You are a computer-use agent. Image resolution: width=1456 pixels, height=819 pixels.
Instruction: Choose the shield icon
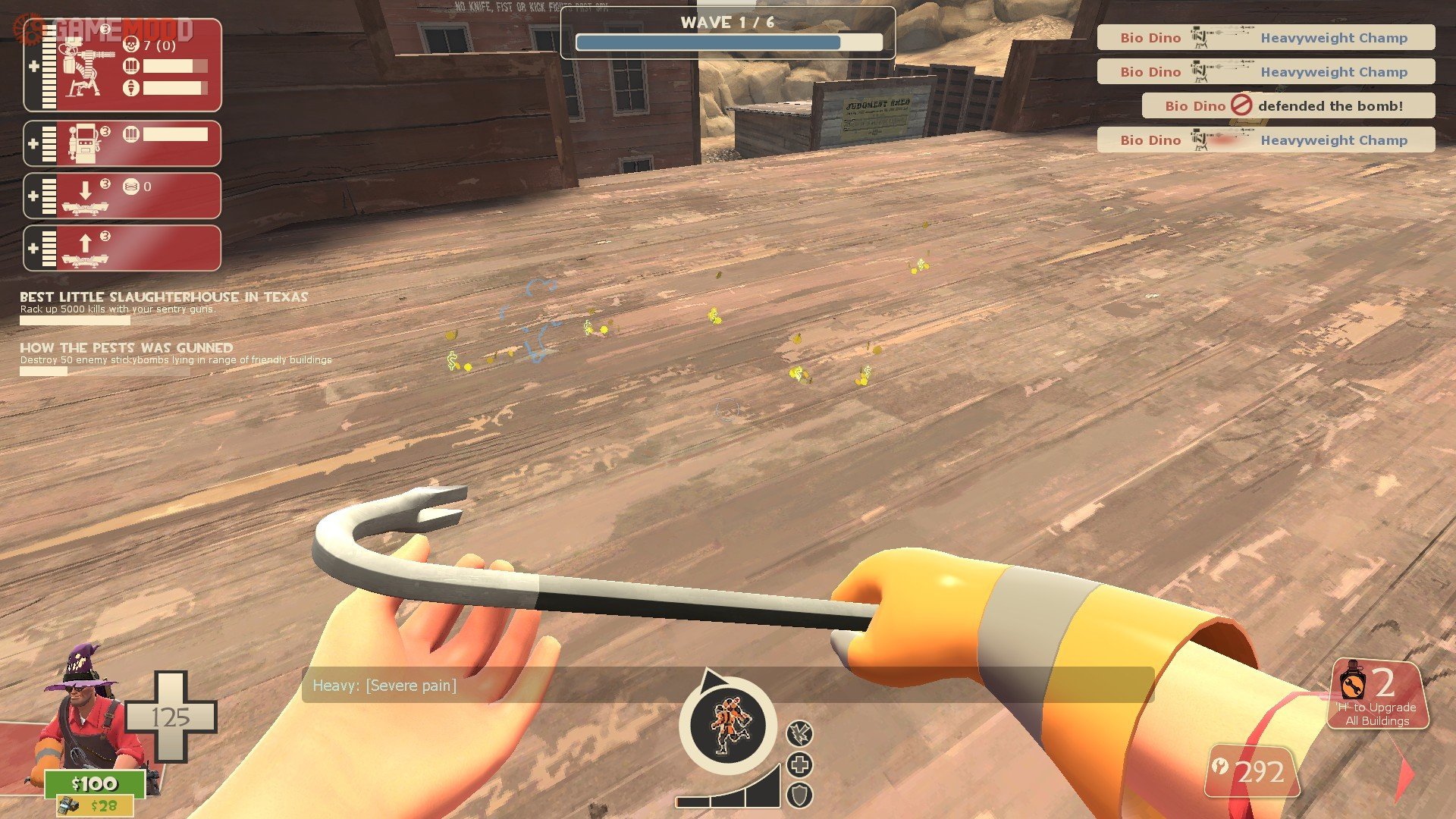click(x=799, y=795)
